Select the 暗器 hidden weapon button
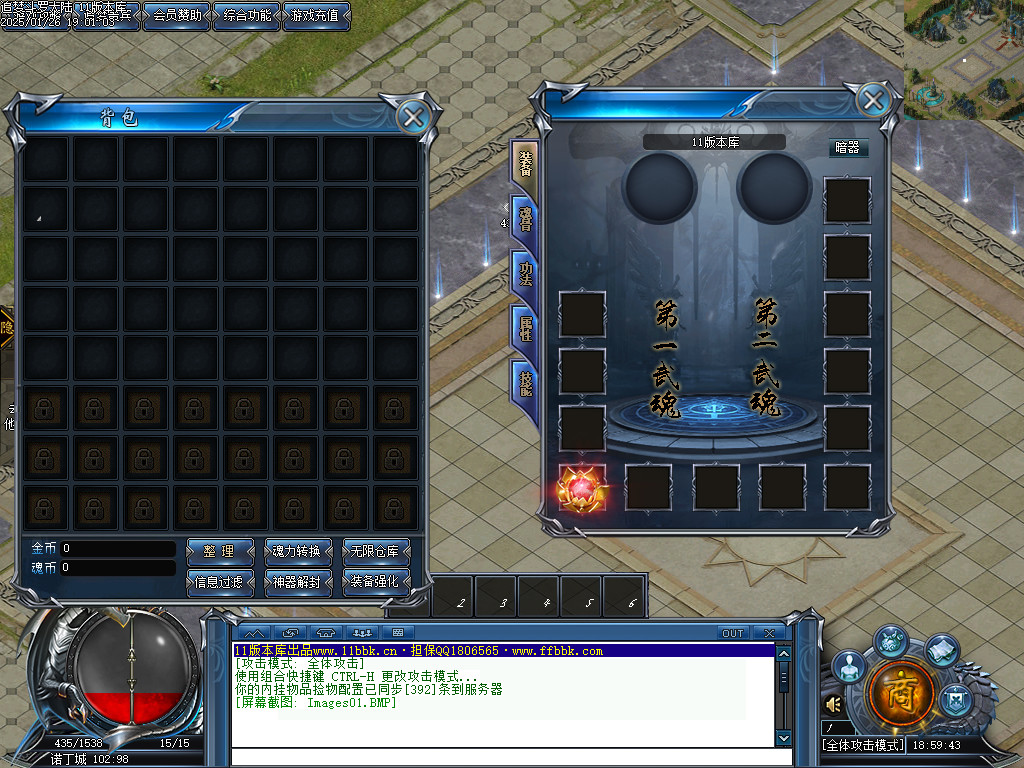Image resolution: width=1024 pixels, height=768 pixels. pos(847,147)
